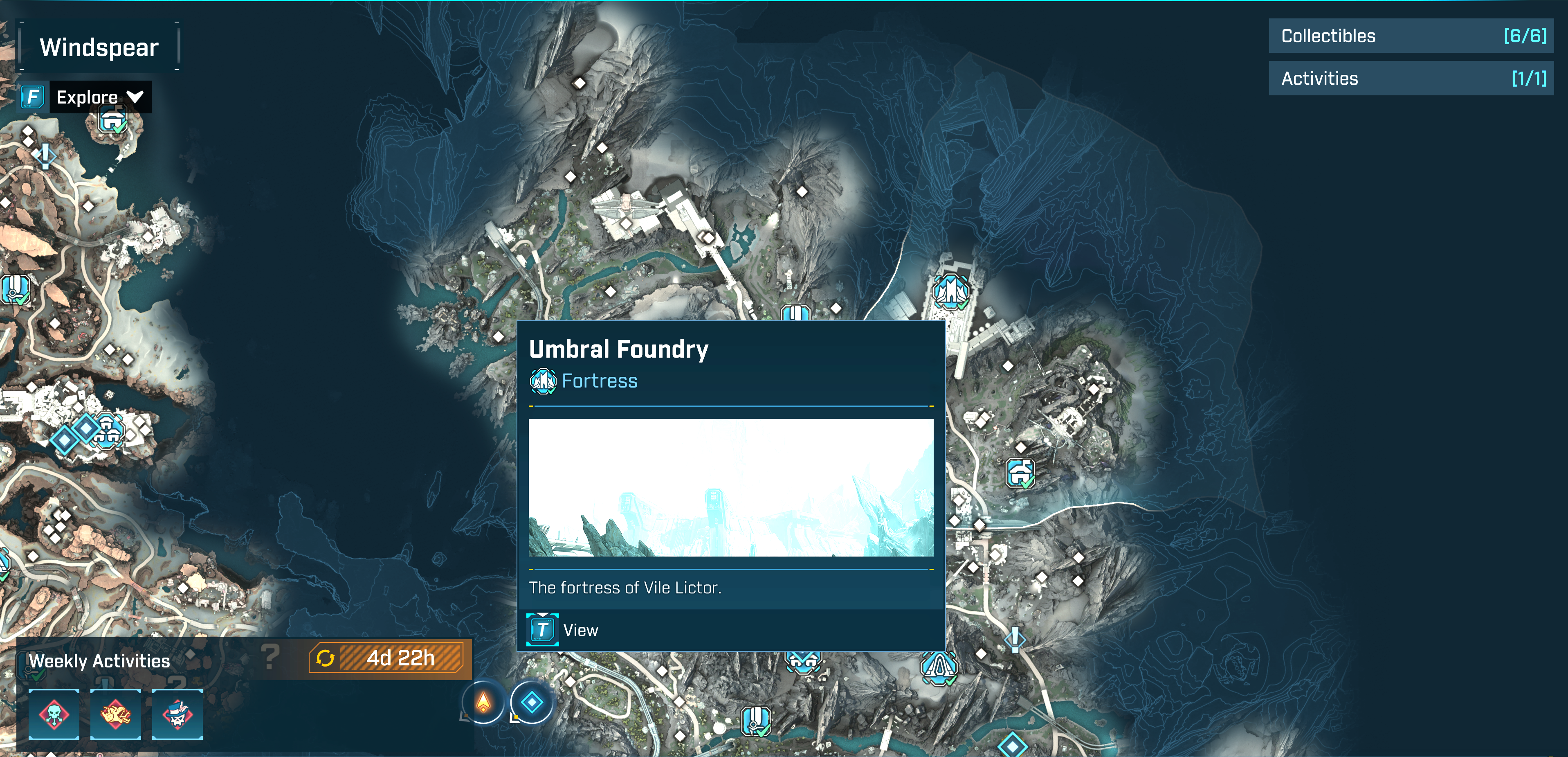Select the orange arrow player position marker
Screen dimensions: 1568x757
coord(483,703)
